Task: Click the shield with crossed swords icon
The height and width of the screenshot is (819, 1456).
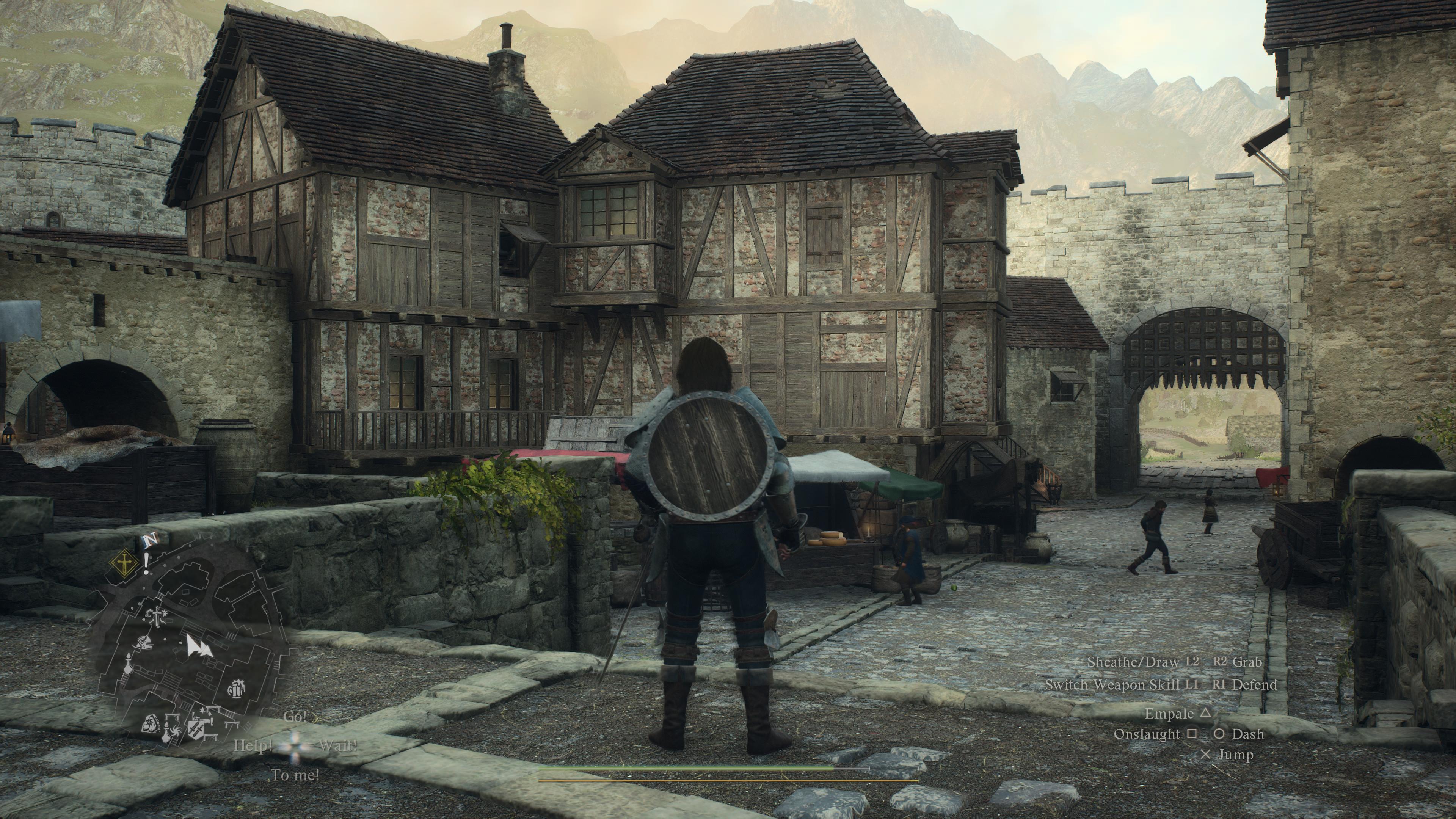Action: (196, 726)
